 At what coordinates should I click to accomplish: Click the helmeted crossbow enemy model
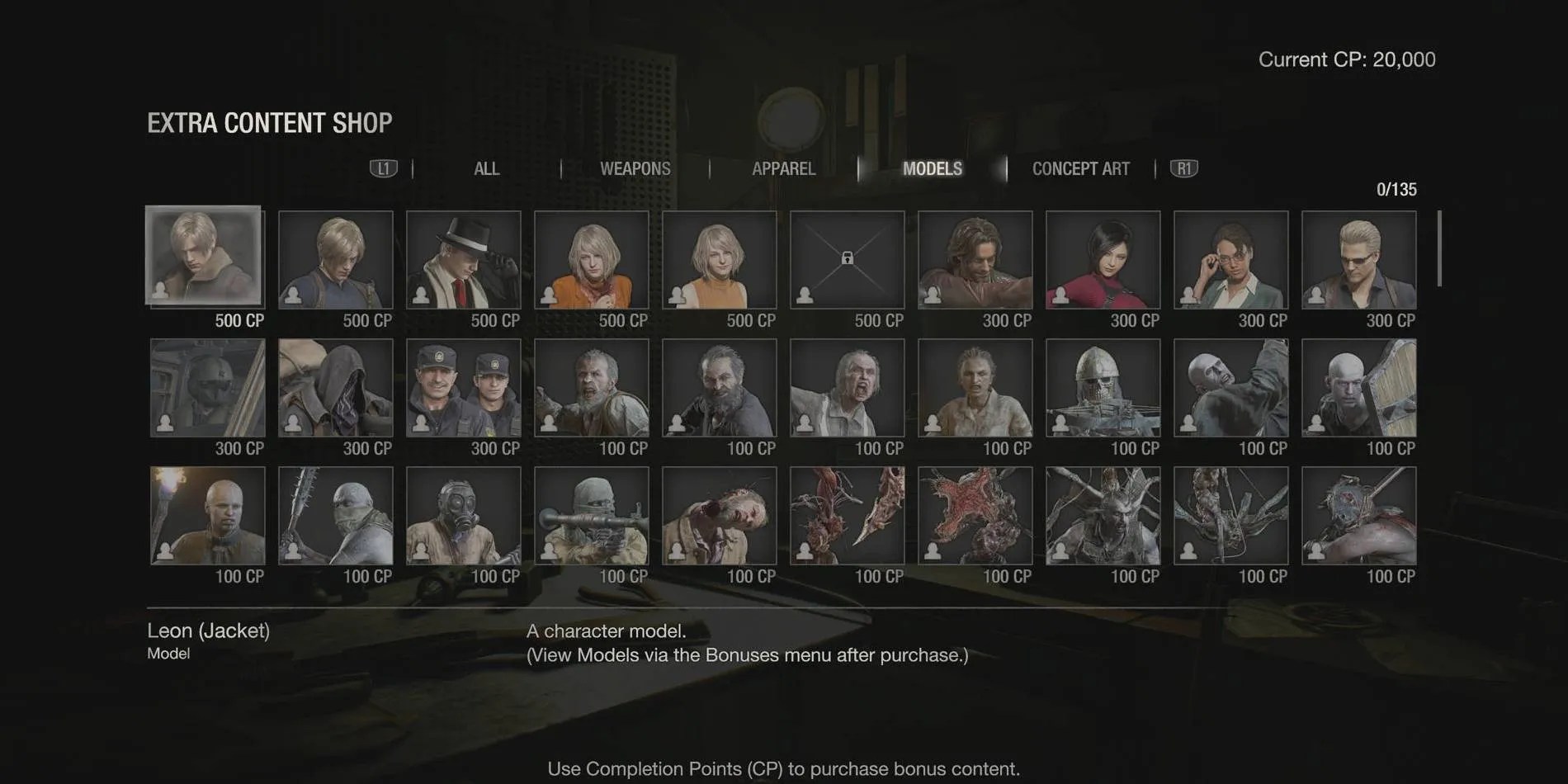click(1103, 386)
